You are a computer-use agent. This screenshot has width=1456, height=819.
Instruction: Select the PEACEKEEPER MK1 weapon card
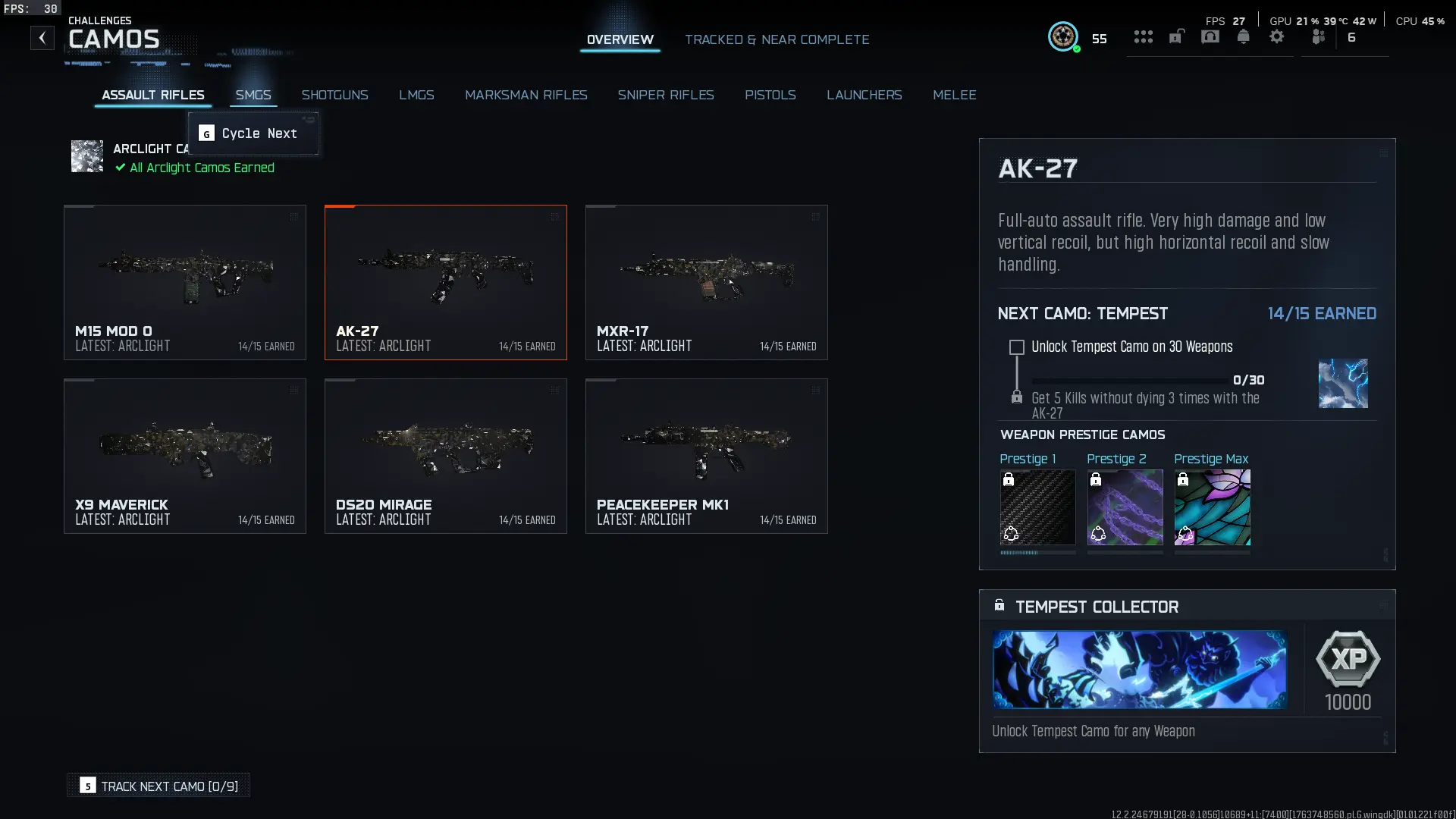click(705, 456)
